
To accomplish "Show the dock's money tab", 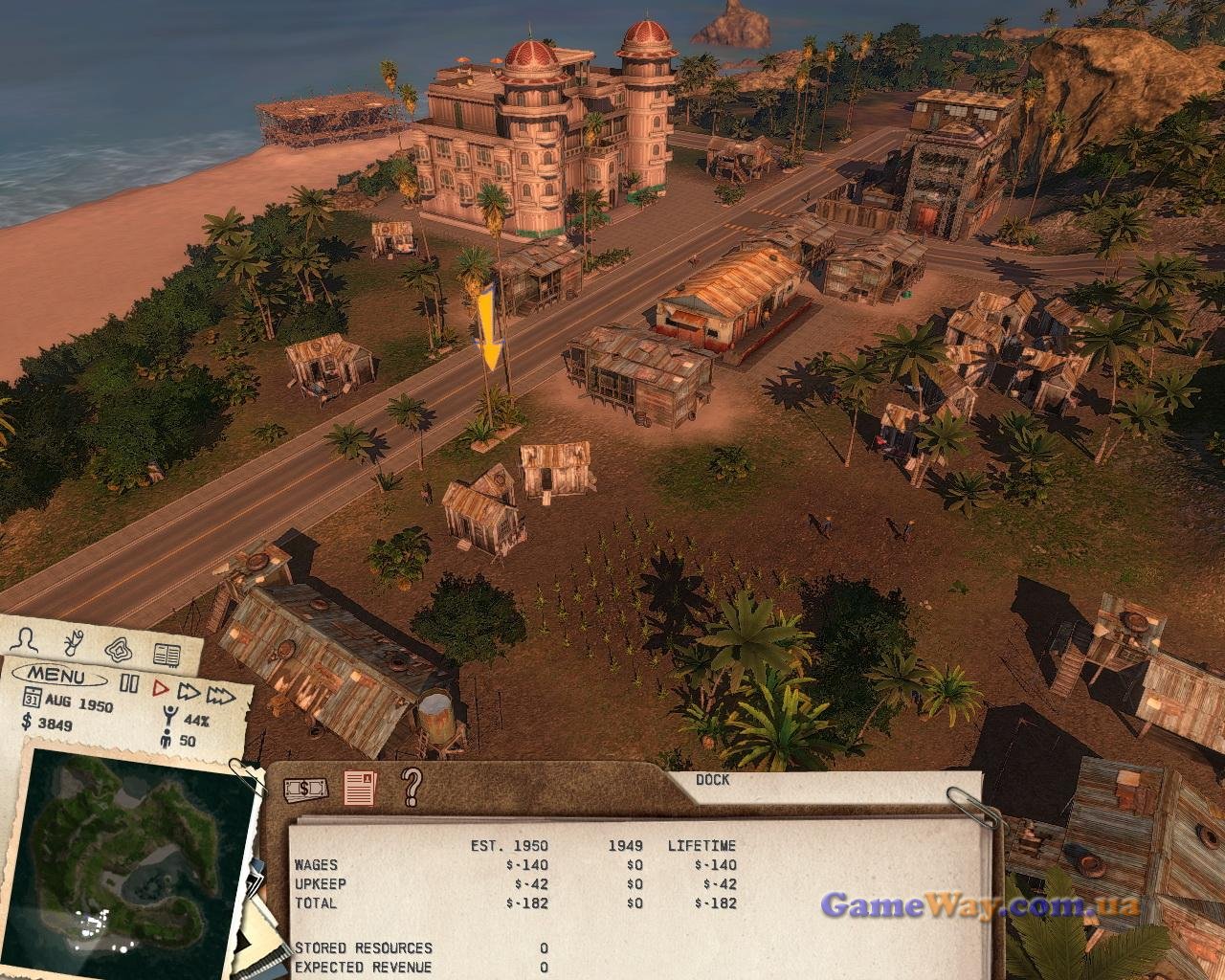I will point(305,789).
